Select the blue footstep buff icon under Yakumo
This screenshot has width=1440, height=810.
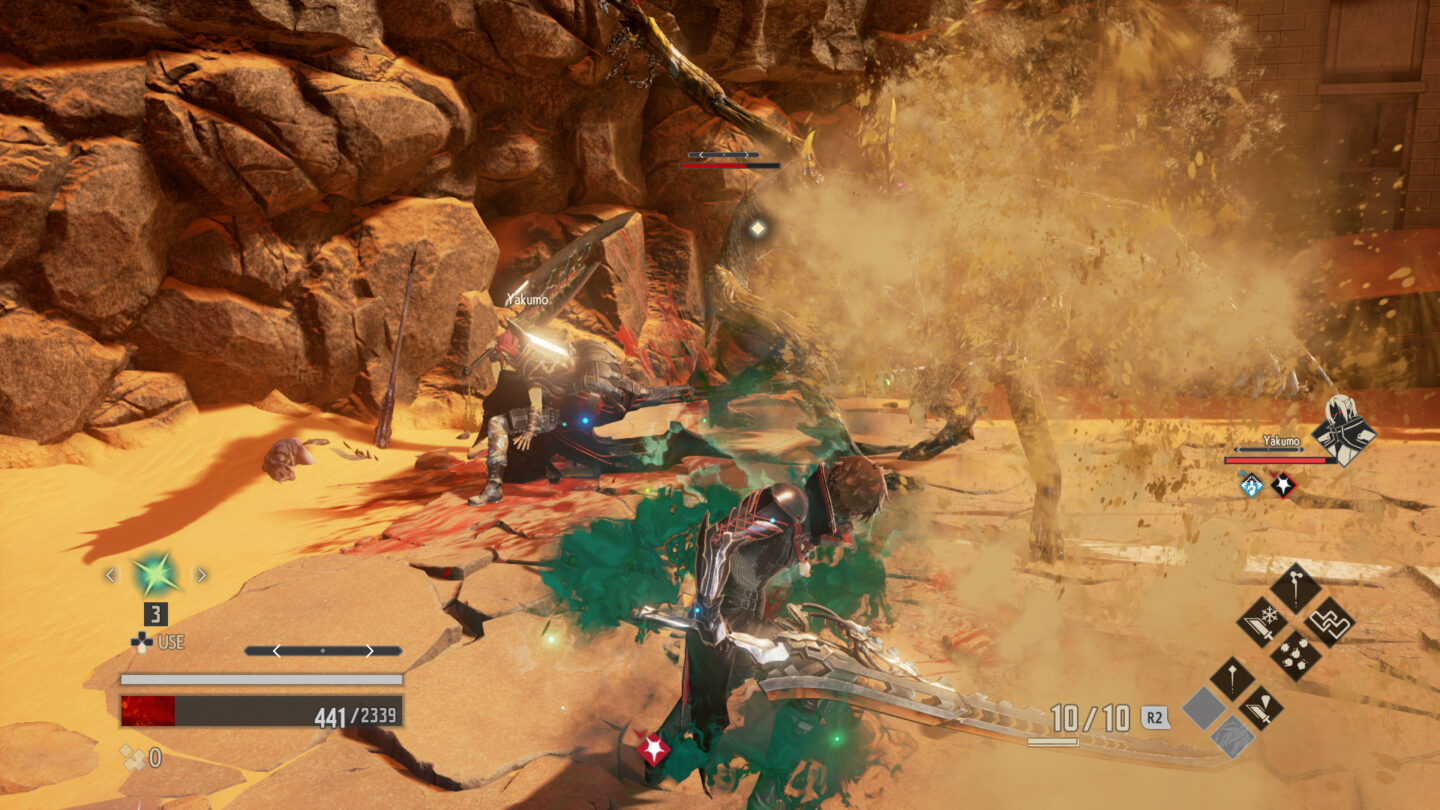tap(1250, 486)
